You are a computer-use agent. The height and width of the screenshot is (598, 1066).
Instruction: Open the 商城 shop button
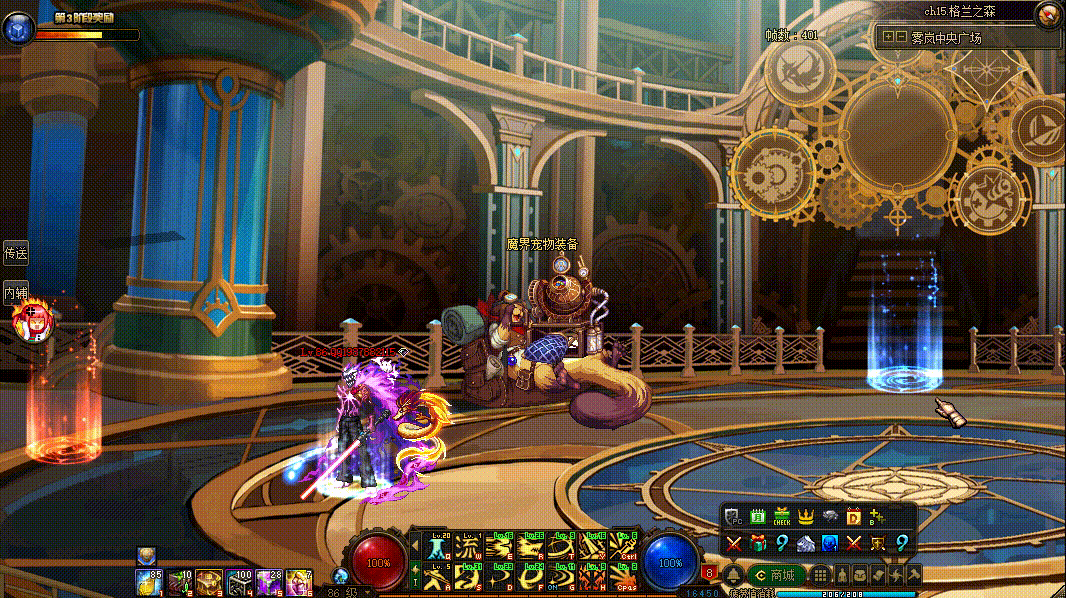pyautogui.click(x=776, y=575)
